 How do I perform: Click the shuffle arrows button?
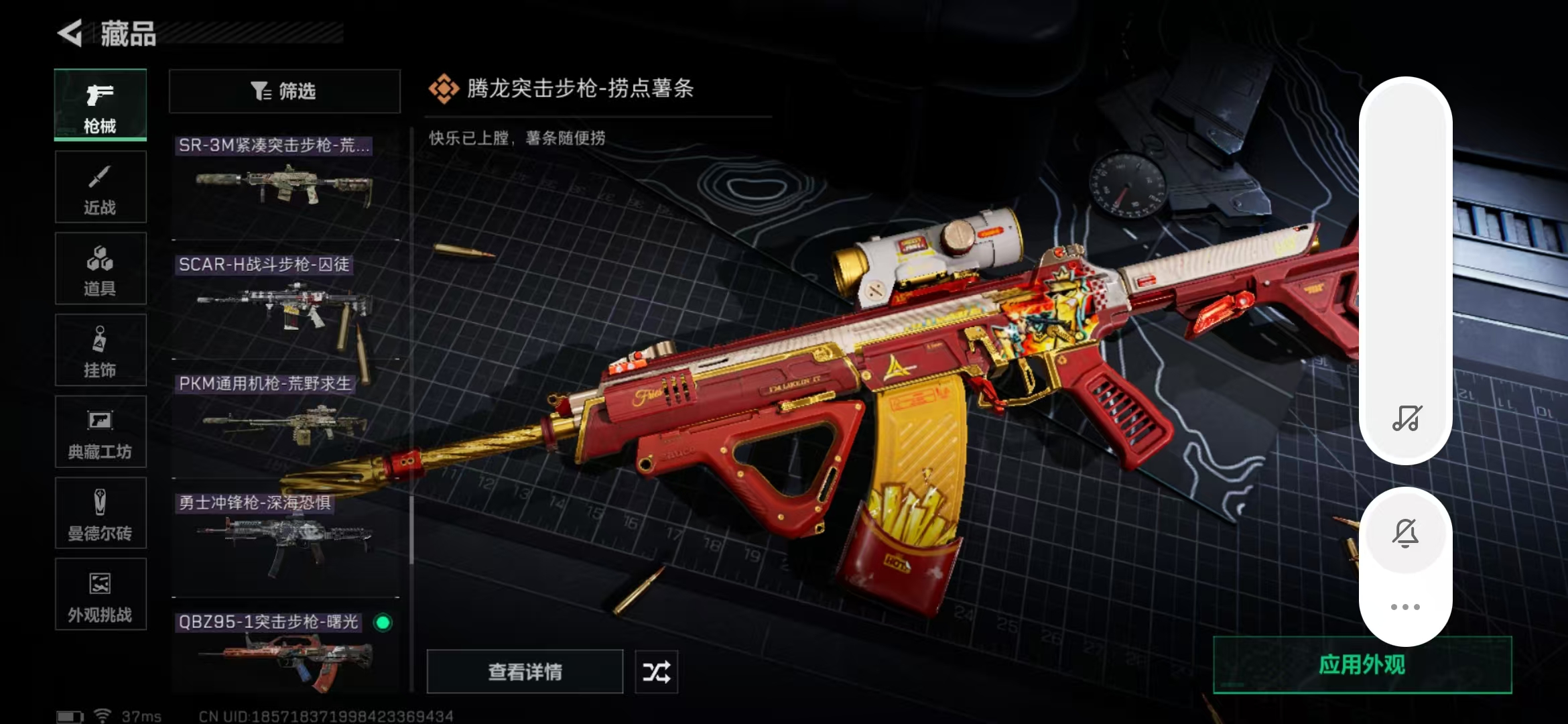tap(656, 671)
